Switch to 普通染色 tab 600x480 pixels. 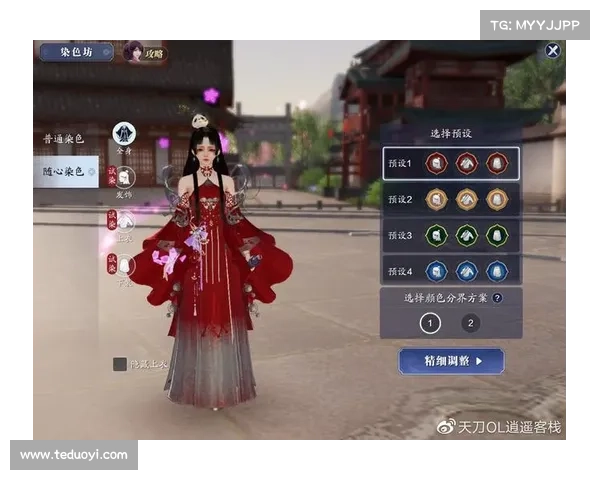click(65, 137)
